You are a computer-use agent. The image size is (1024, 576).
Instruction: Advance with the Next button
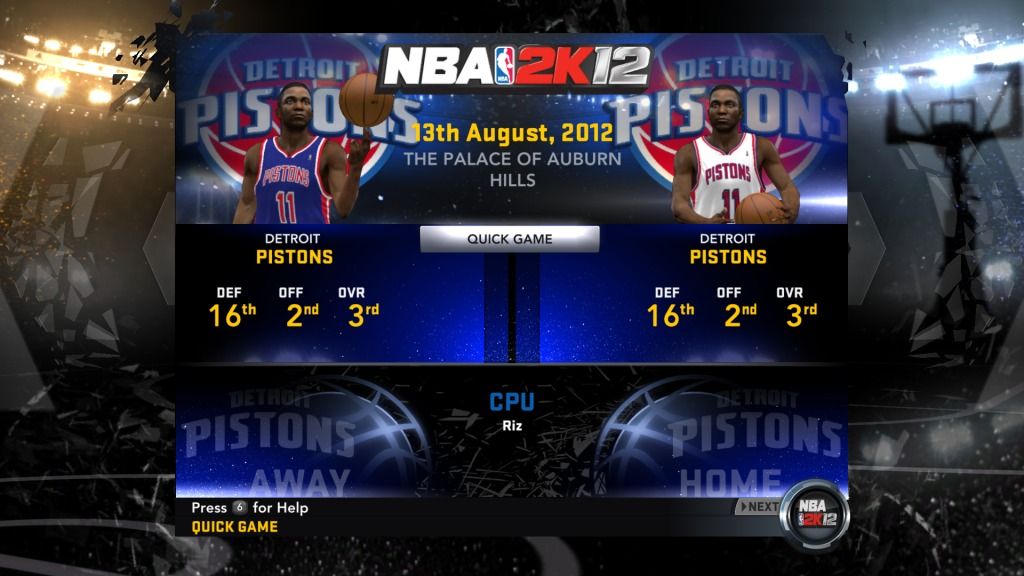(x=758, y=506)
